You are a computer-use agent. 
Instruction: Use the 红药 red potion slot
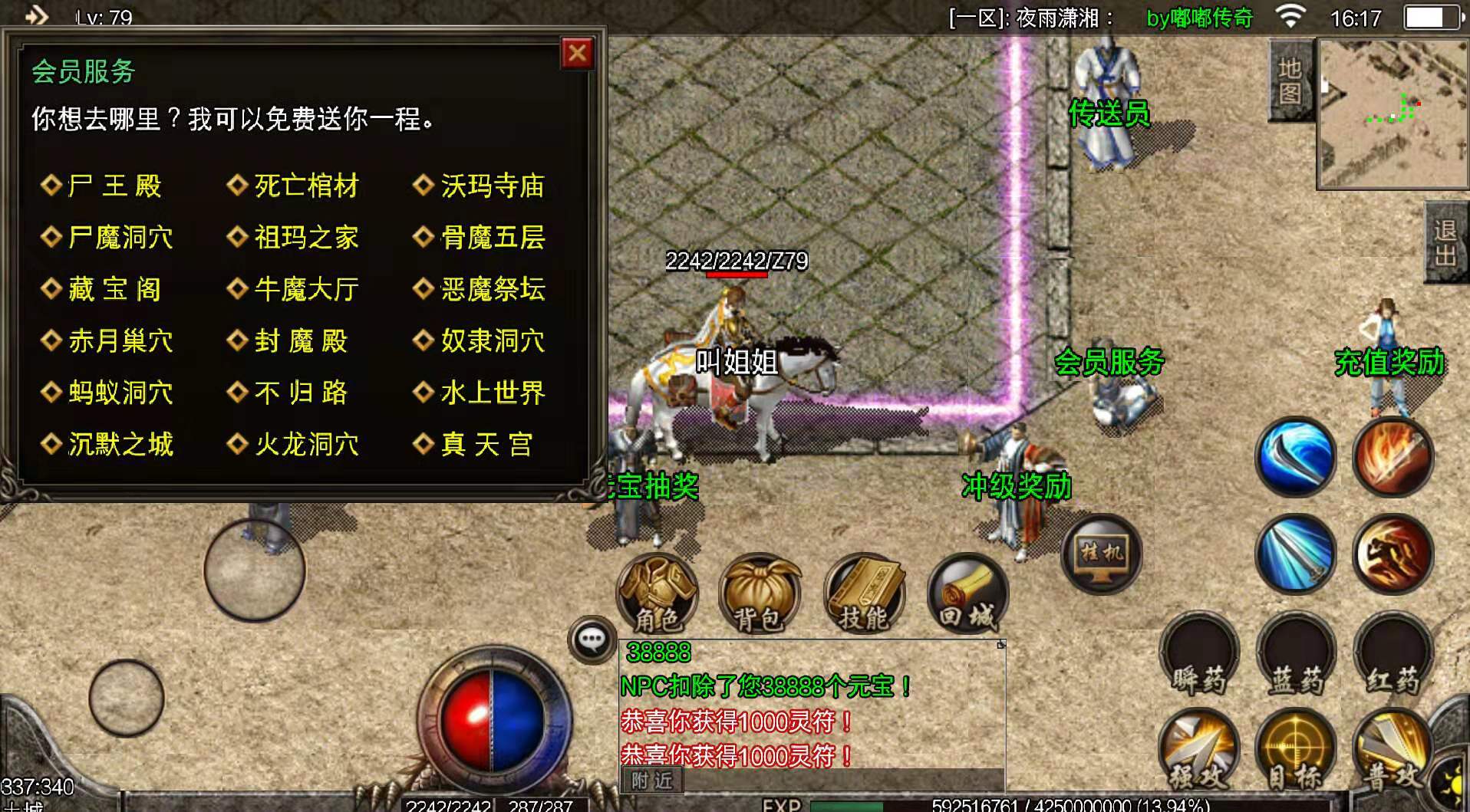point(1392,656)
